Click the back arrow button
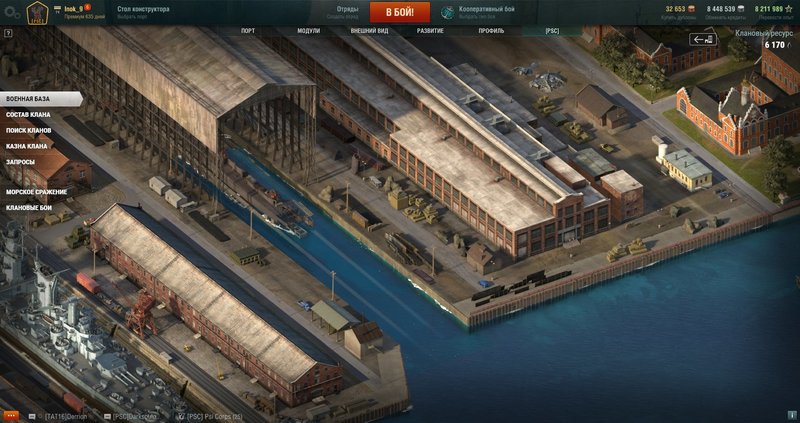800x423 pixels. click(703, 40)
